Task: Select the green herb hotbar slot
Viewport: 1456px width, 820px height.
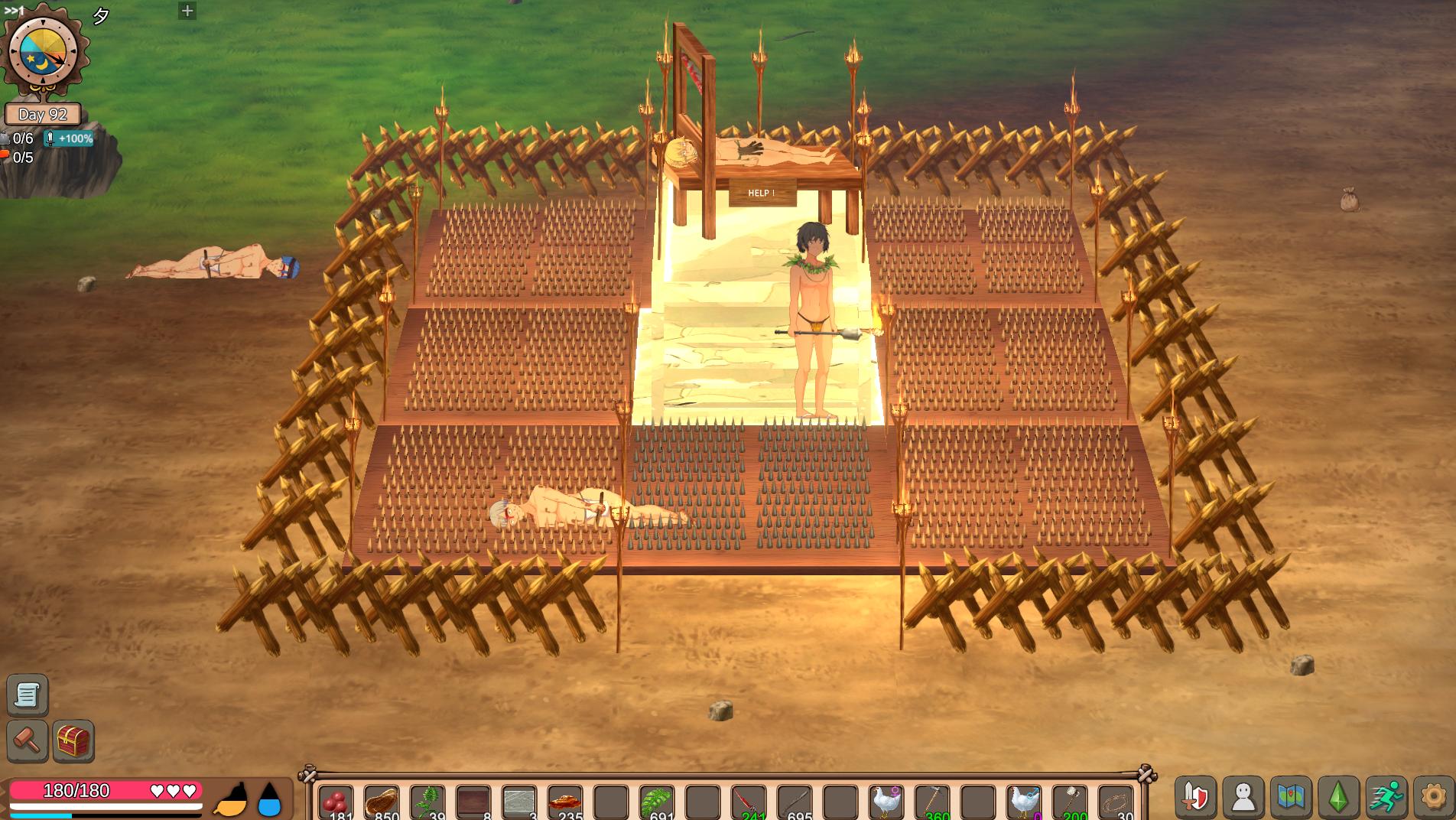Action: tap(427, 803)
